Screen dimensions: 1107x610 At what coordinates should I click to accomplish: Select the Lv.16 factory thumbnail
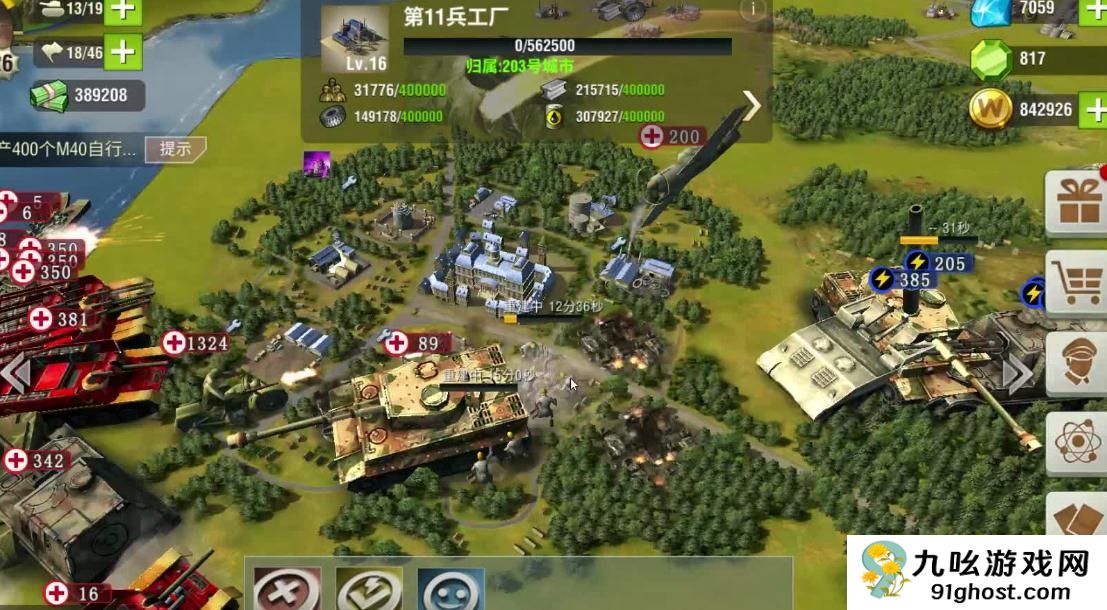point(354,40)
